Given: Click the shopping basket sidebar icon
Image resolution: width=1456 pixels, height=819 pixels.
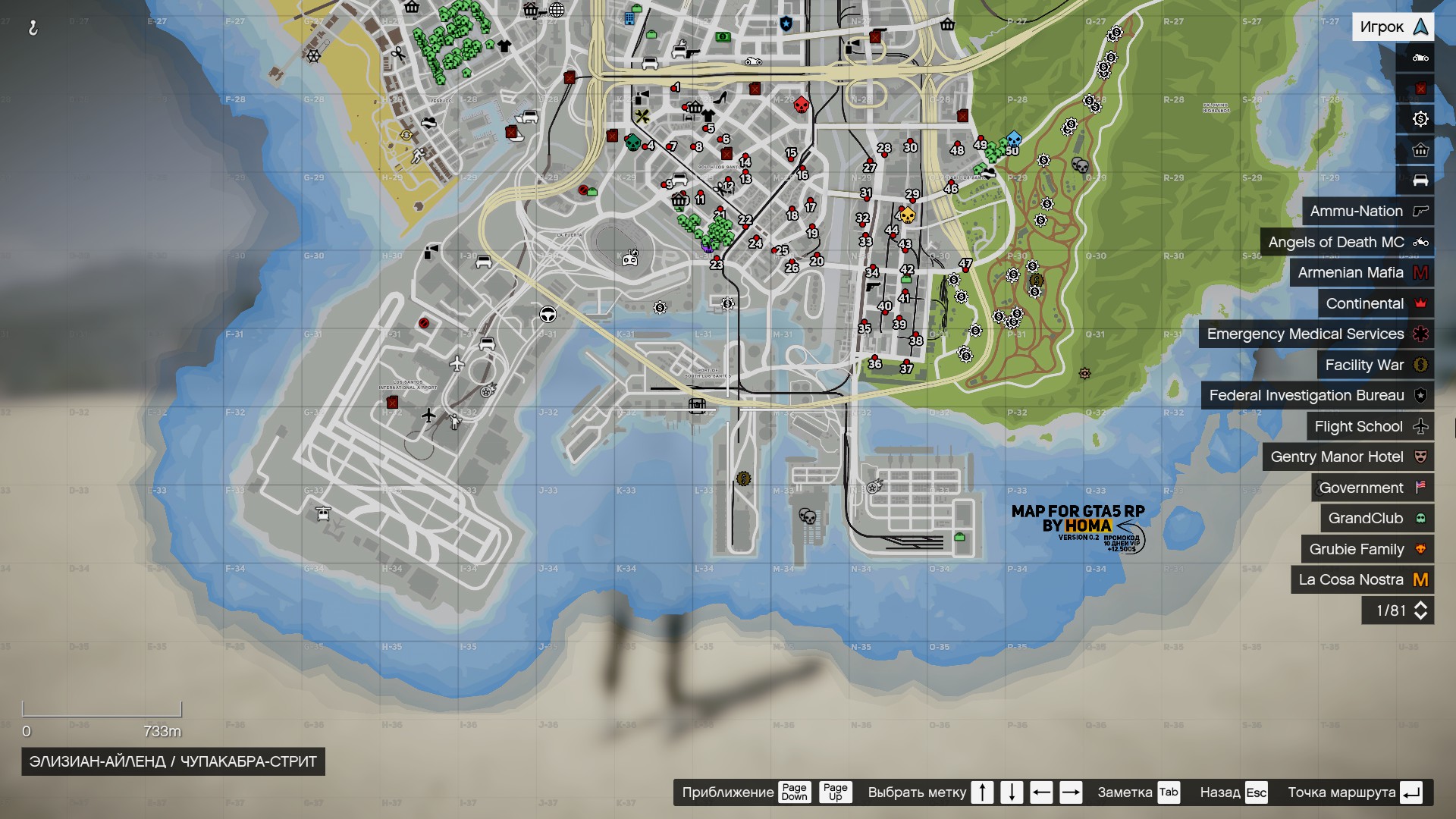Looking at the screenshot, I should tap(1420, 150).
